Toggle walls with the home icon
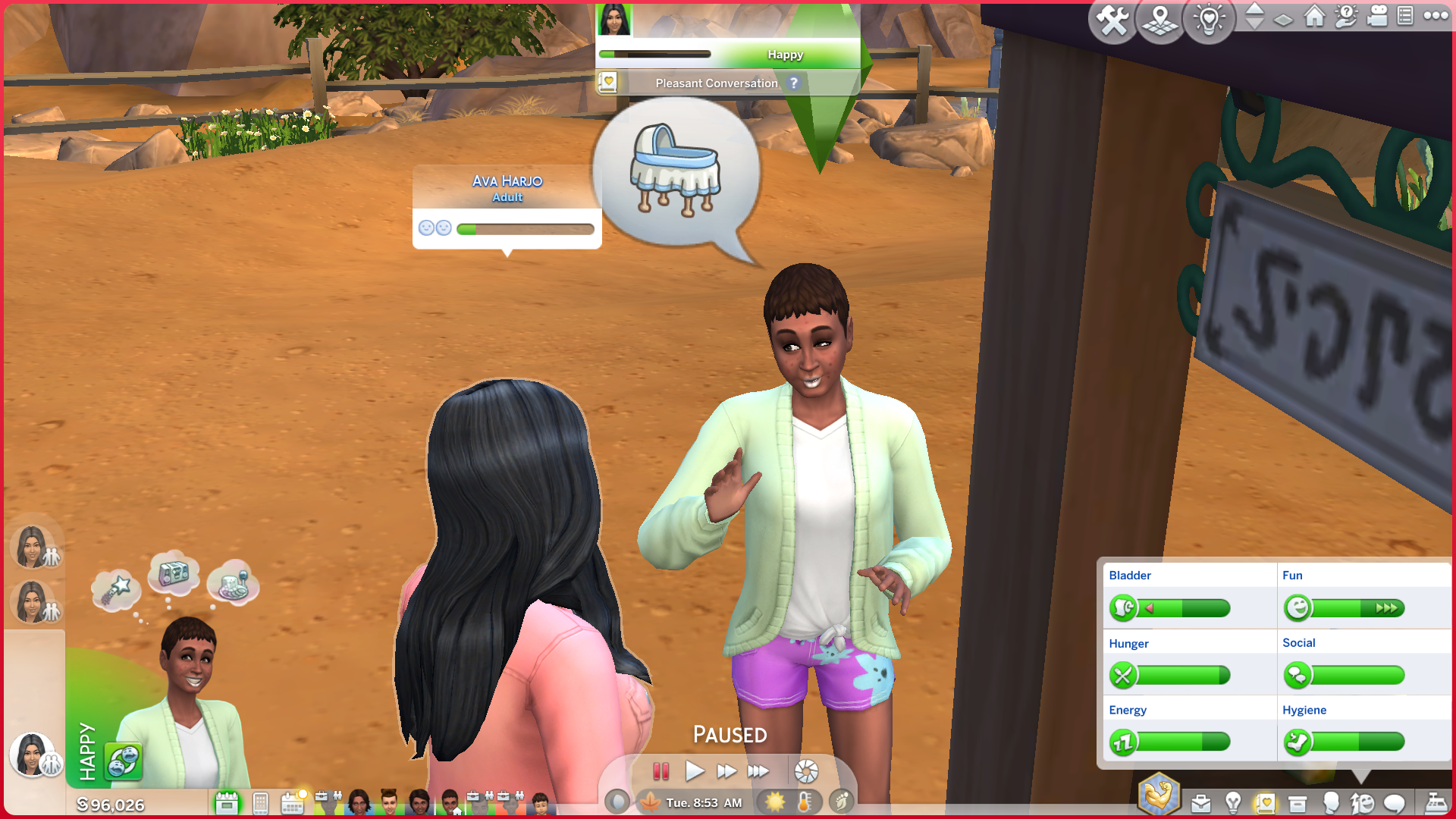Screen dimensions: 1456x819 coord(1314,16)
